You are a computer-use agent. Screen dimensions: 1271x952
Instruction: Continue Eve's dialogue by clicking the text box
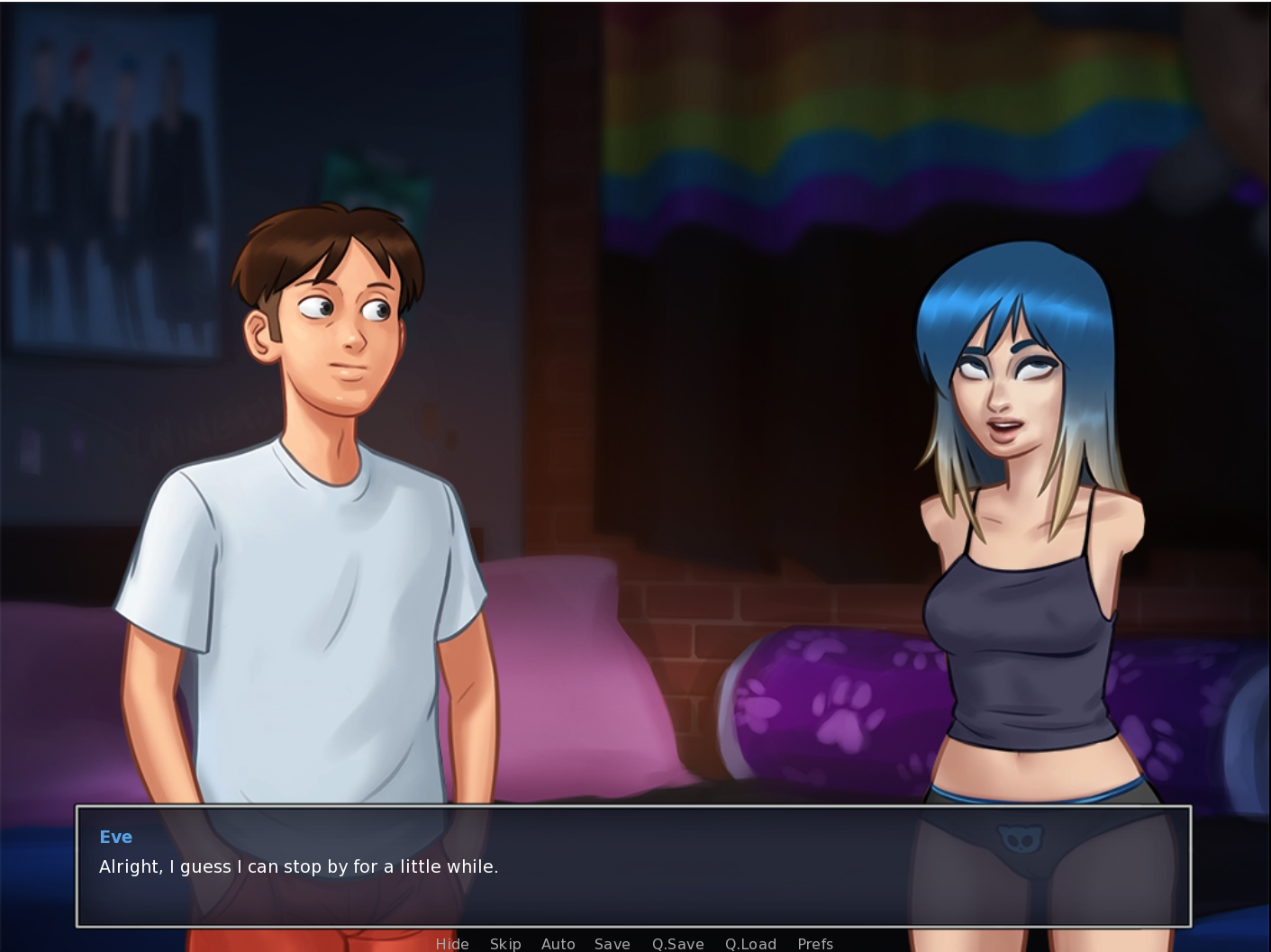pyautogui.click(x=633, y=866)
